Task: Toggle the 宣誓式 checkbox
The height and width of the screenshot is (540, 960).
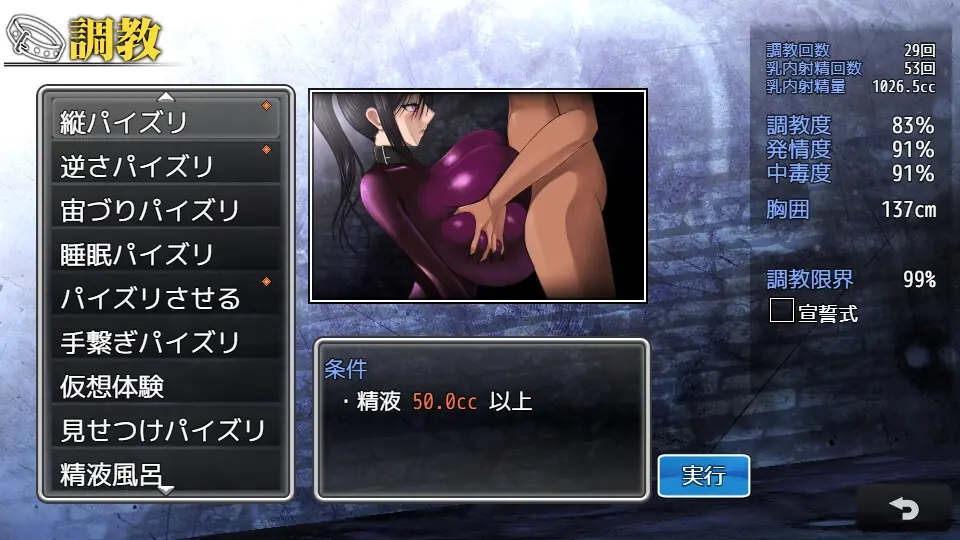Action: tap(781, 311)
